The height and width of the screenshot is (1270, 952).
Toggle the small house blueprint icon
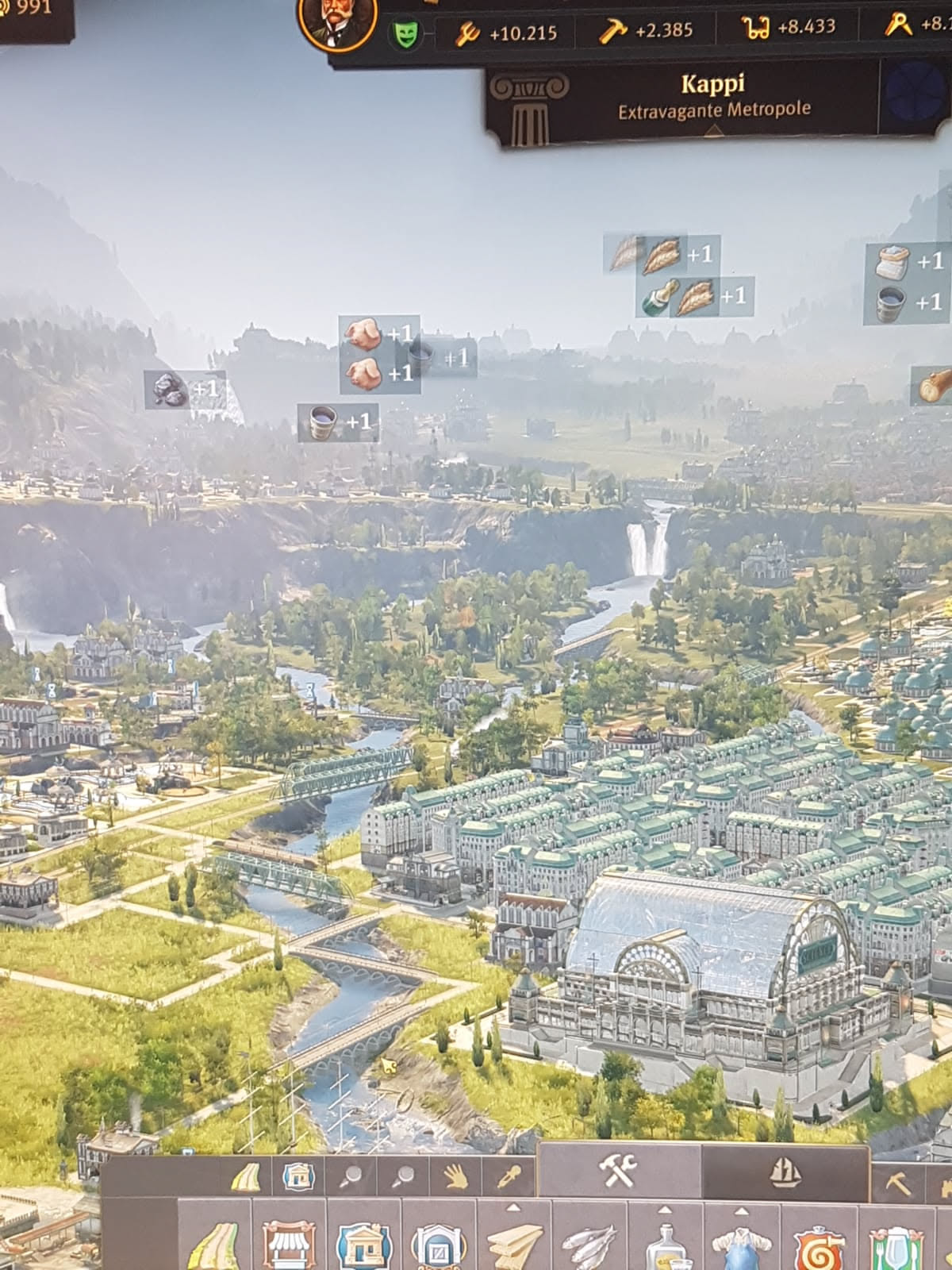[x=297, y=1177]
